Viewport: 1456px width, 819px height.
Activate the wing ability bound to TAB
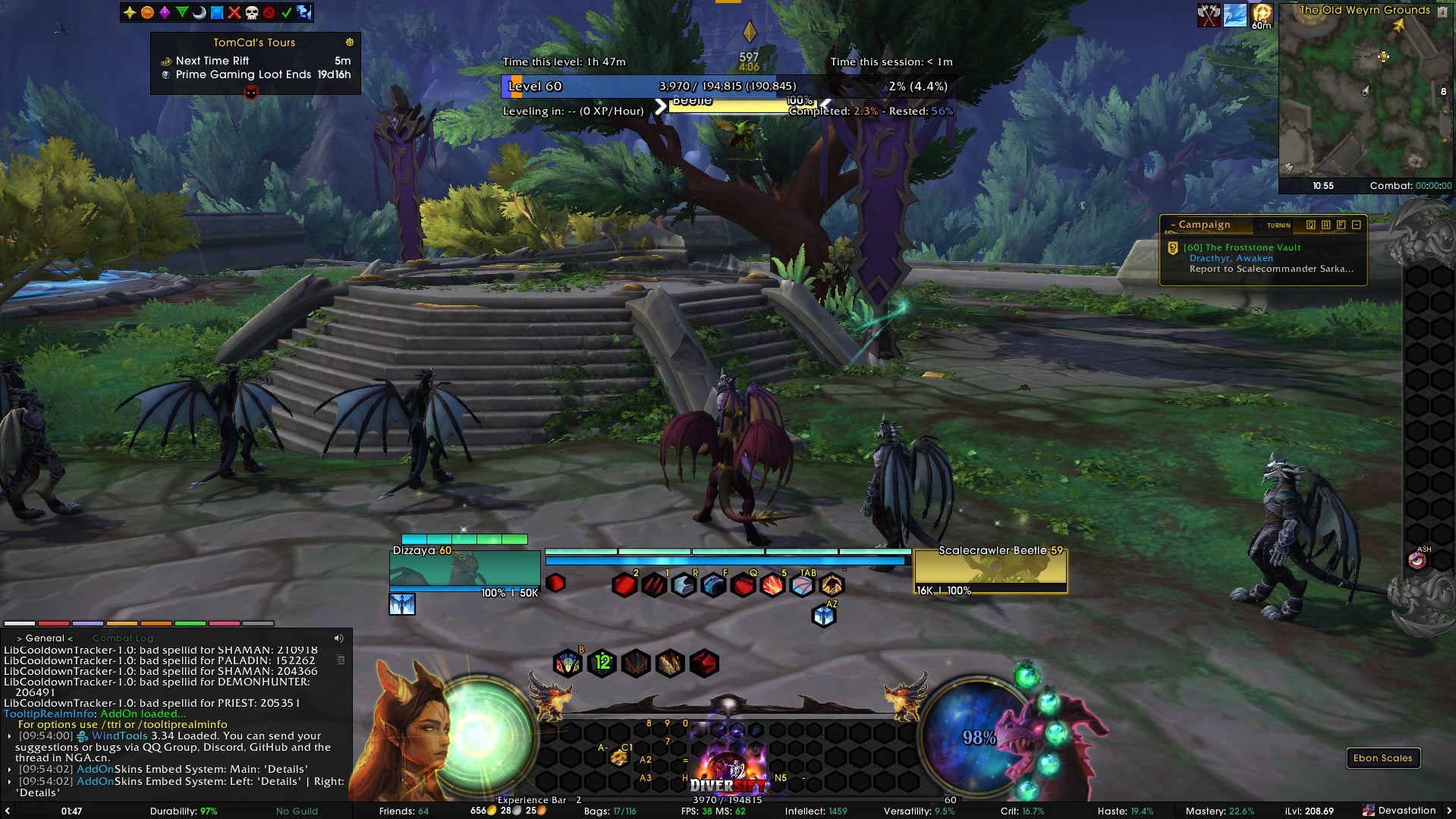click(x=802, y=585)
